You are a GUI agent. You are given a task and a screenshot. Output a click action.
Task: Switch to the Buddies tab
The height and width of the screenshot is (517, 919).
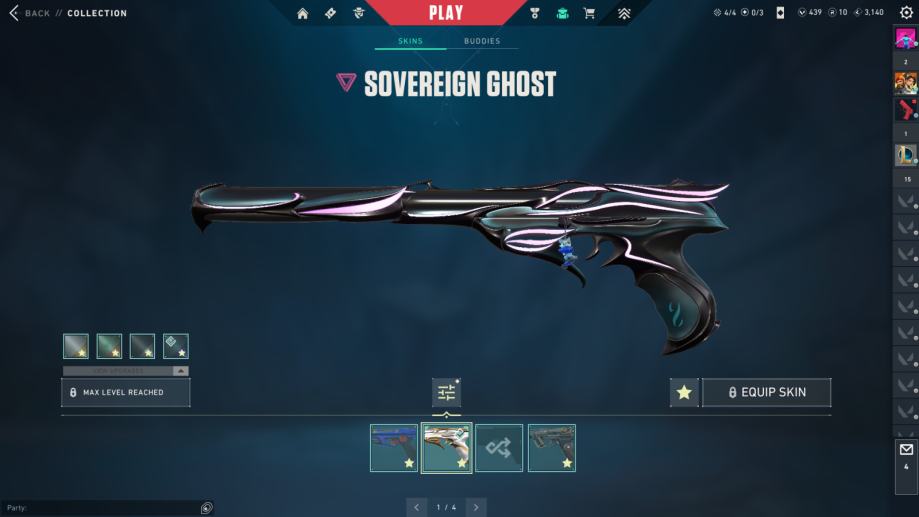pos(482,41)
